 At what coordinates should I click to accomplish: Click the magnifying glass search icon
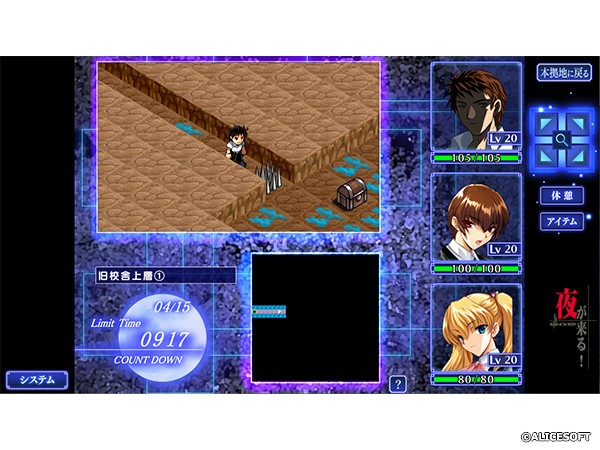(561, 139)
